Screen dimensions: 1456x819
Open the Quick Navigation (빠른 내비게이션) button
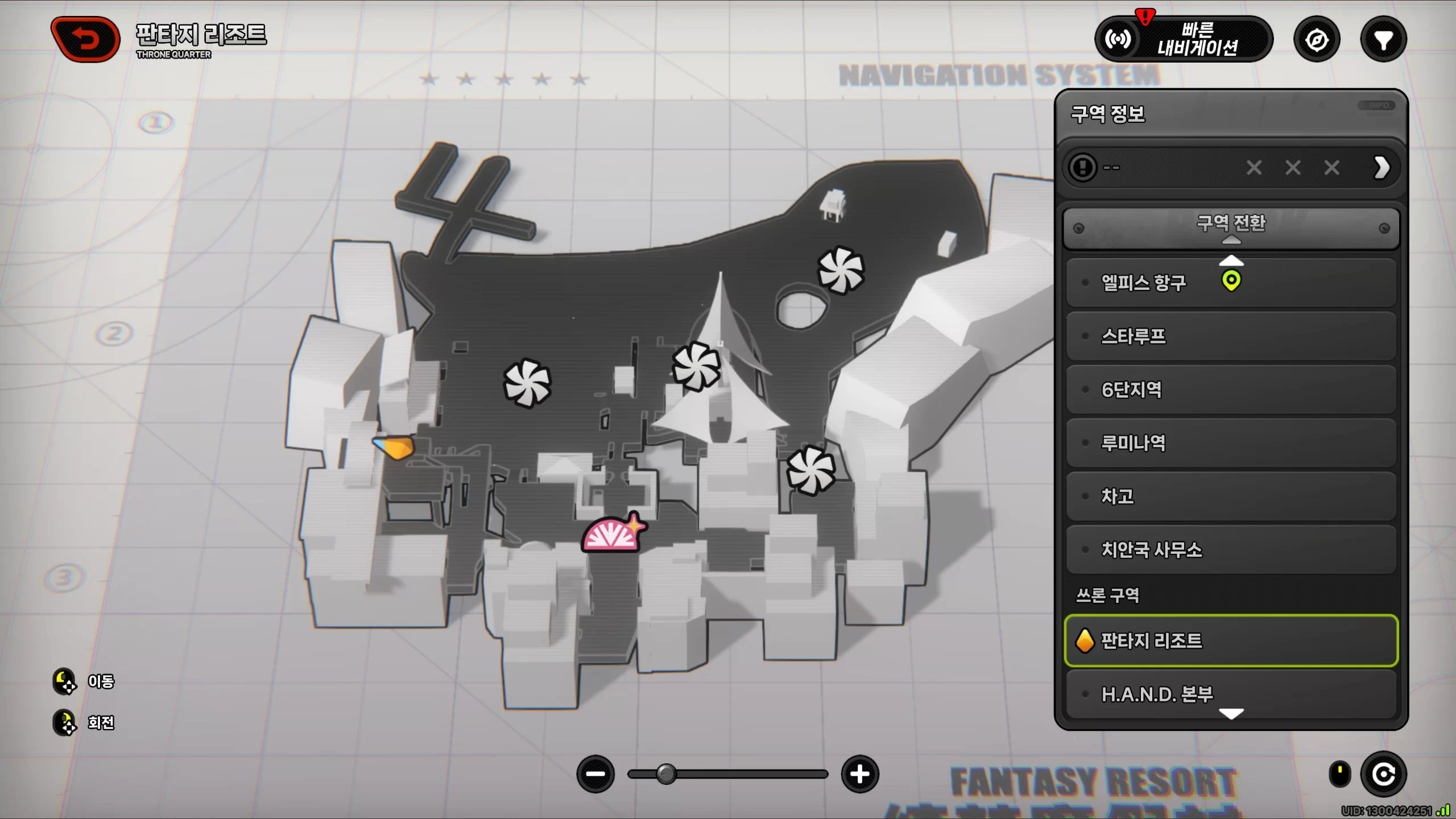point(1184,39)
